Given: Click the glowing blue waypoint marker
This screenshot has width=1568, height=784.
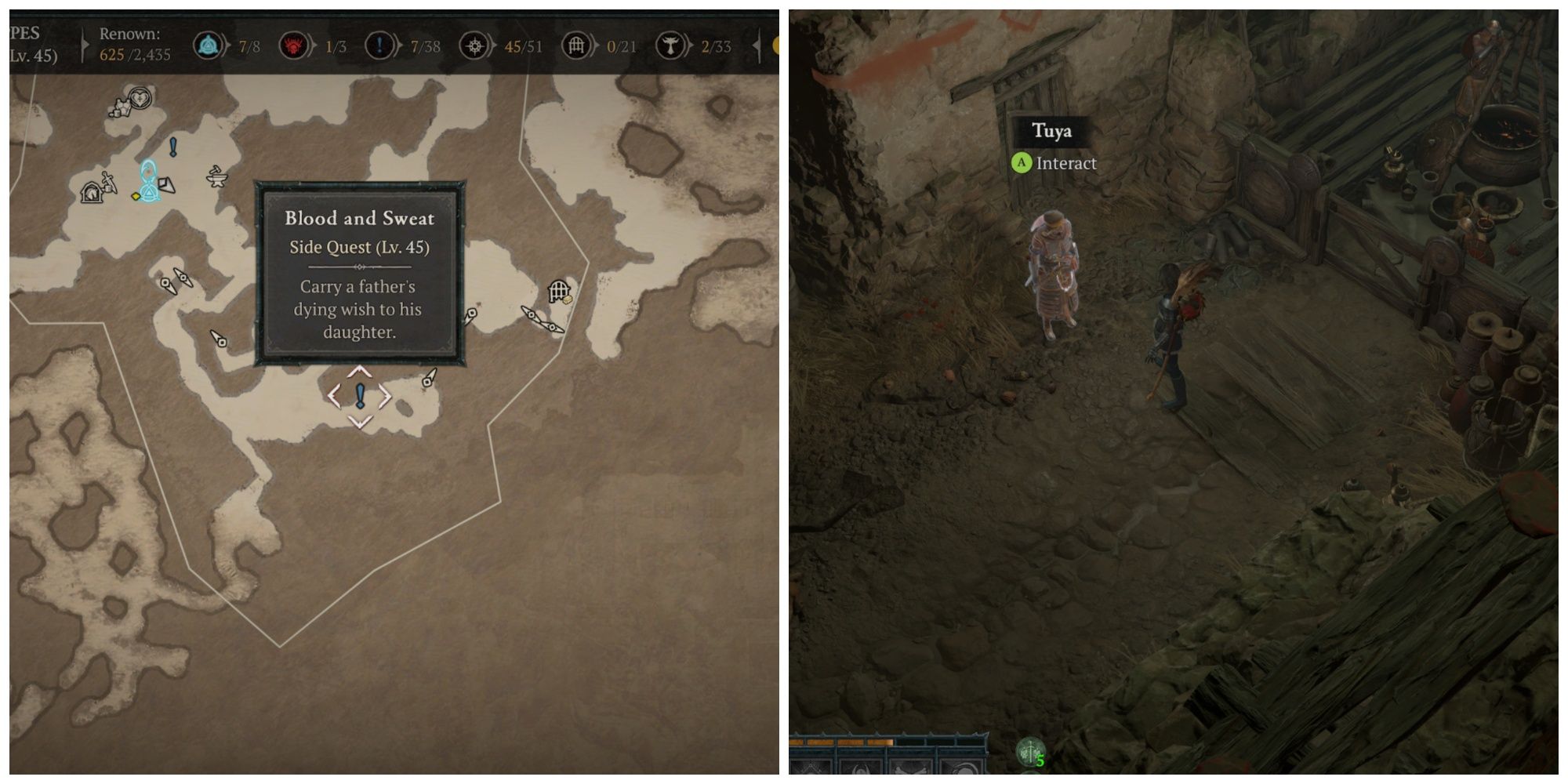Looking at the screenshot, I should pyautogui.click(x=148, y=181).
